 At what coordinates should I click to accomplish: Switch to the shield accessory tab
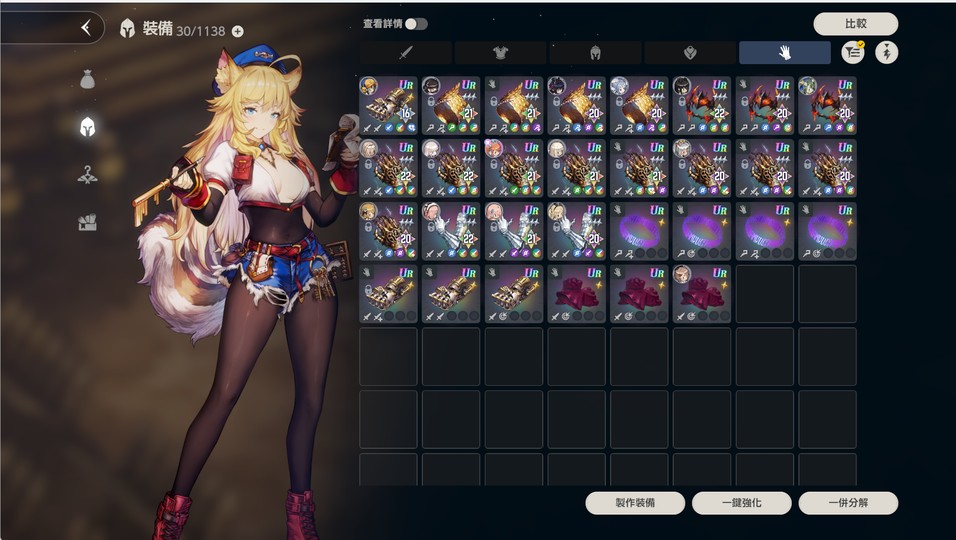689,53
